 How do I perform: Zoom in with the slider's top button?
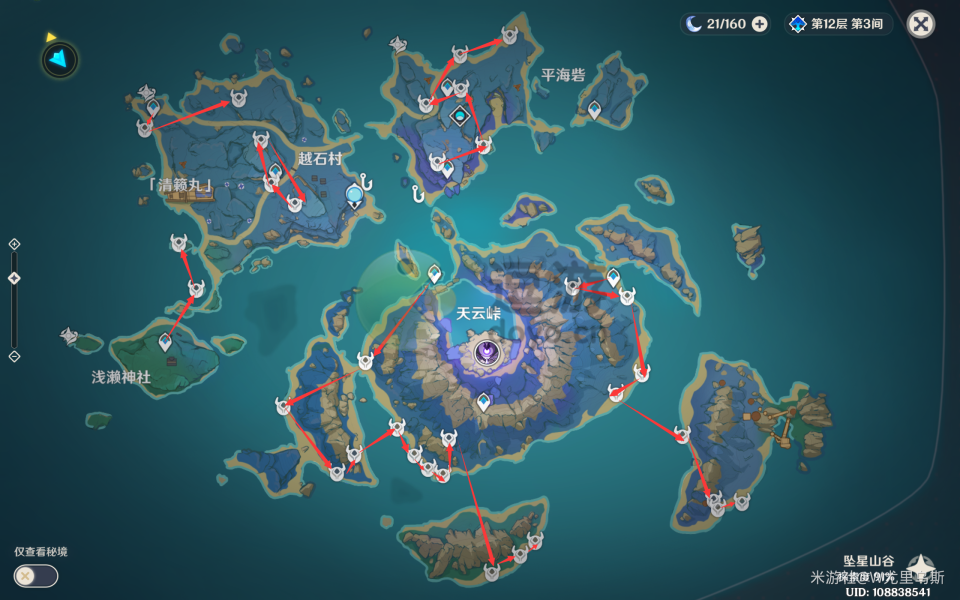click(14, 244)
